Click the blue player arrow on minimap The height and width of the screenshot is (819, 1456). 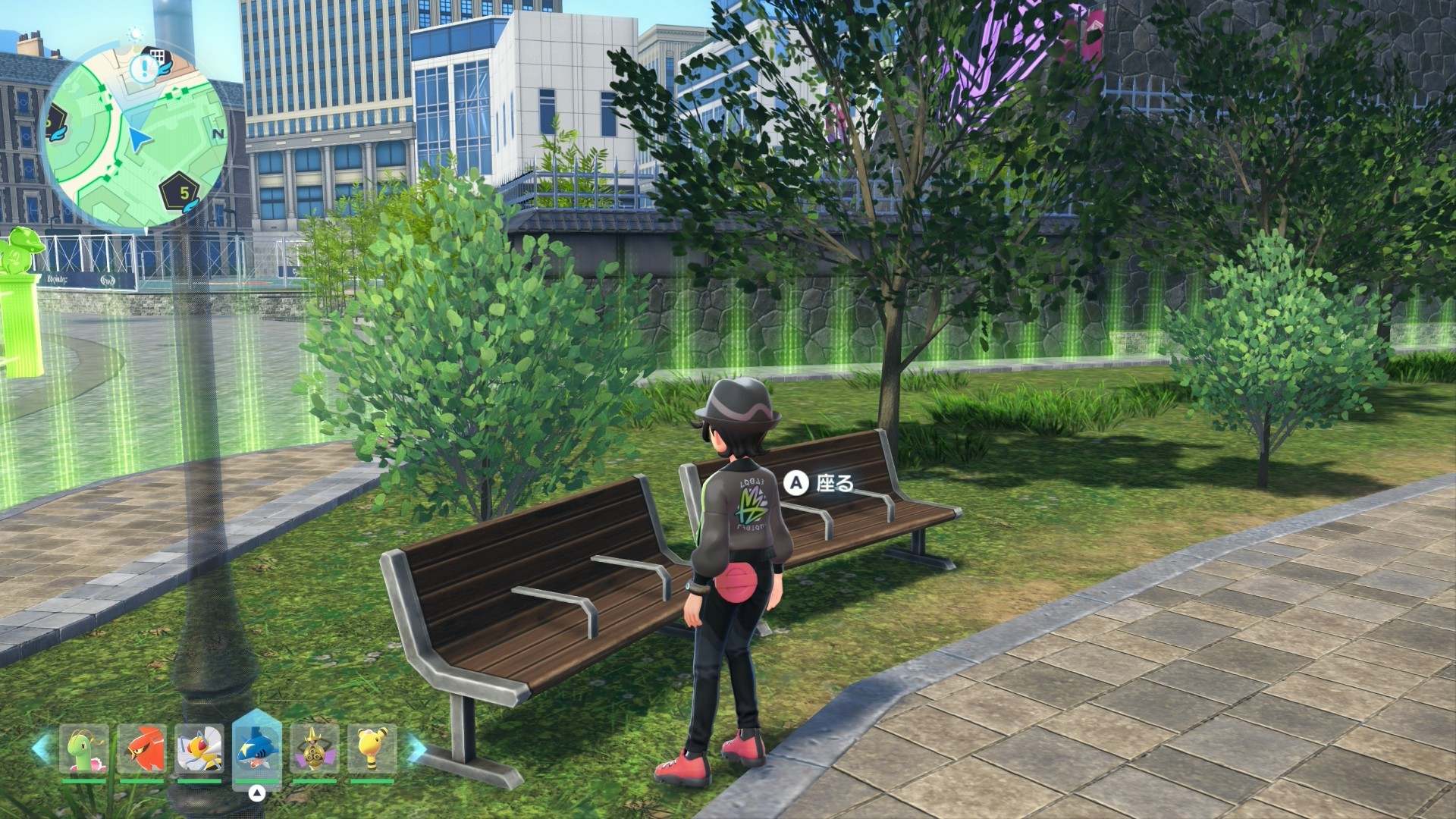coord(139,139)
